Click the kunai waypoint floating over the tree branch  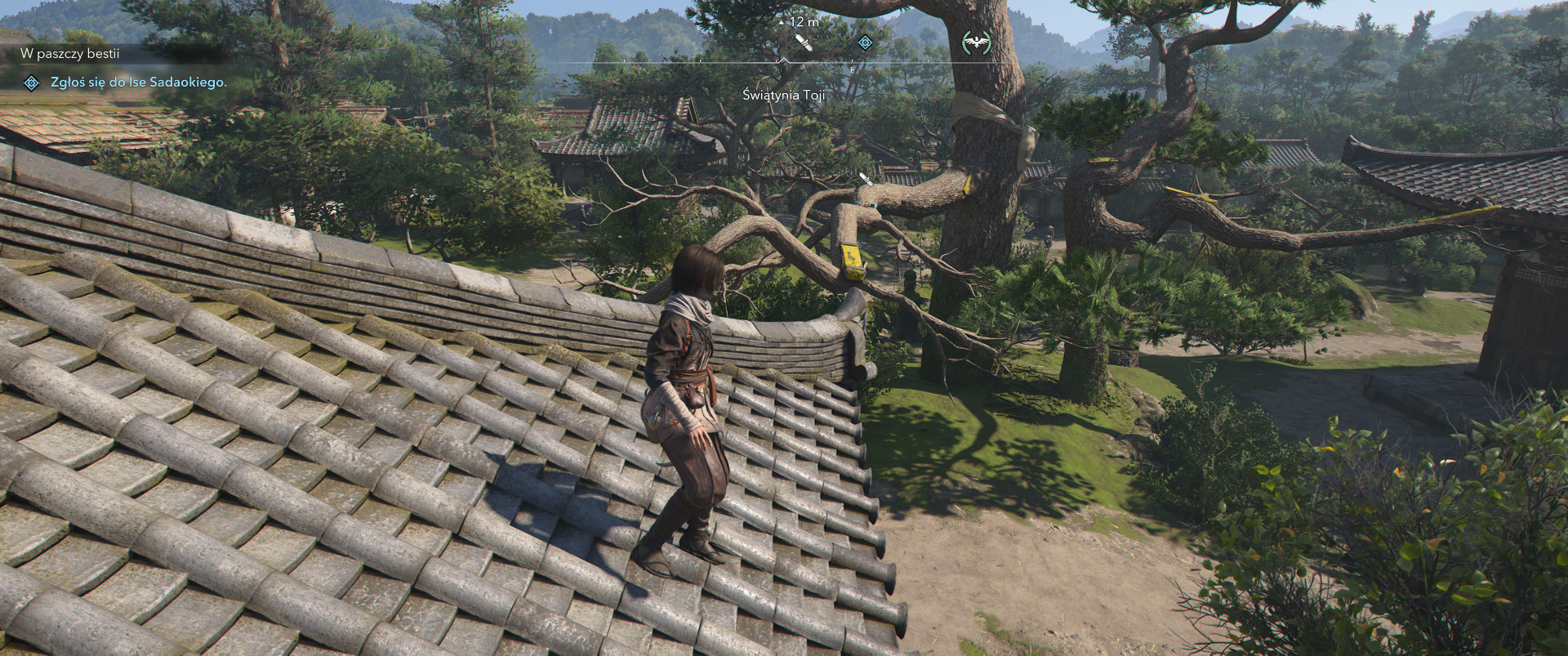click(x=866, y=178)
